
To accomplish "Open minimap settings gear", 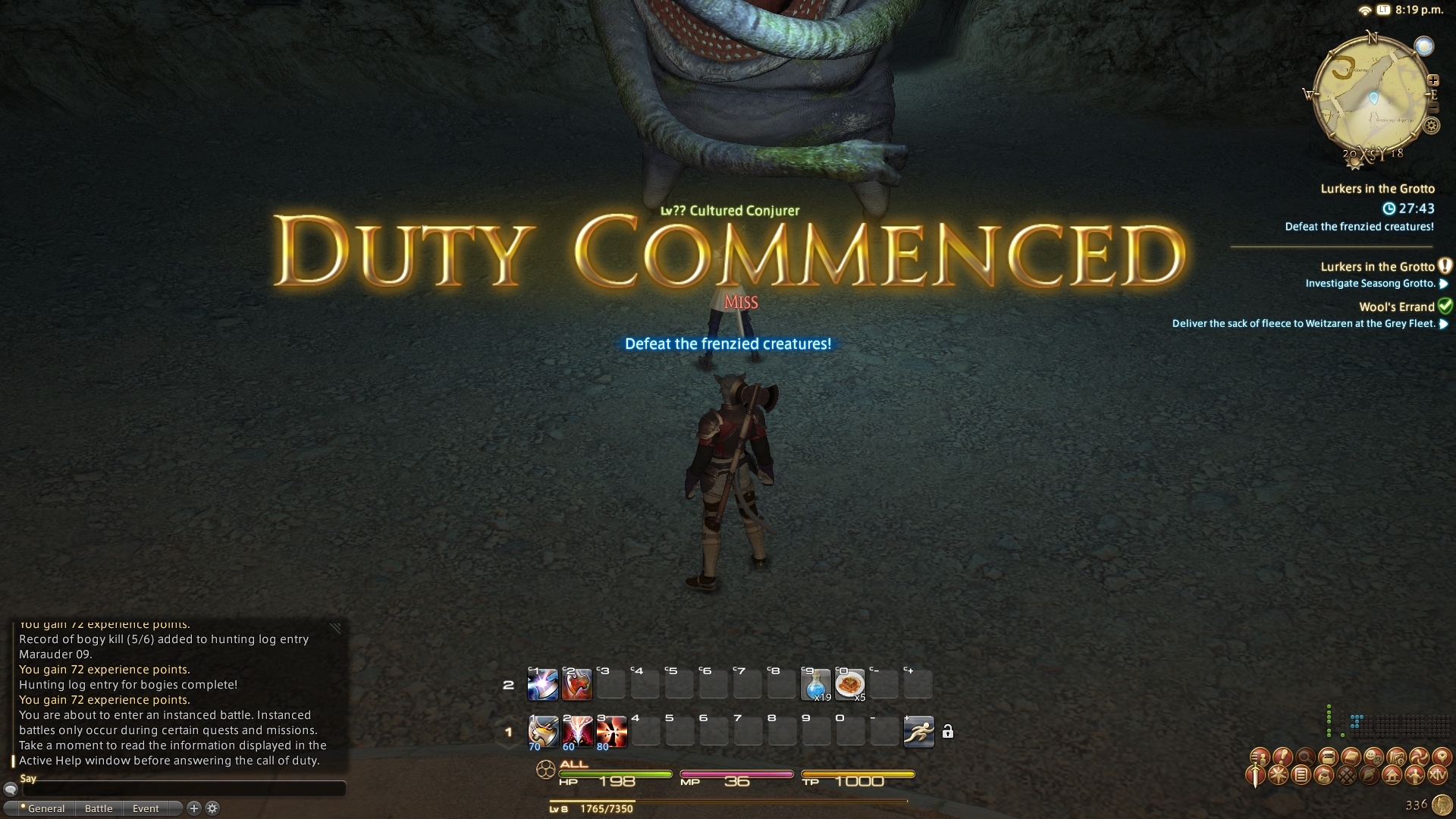I will (1432, 126).
